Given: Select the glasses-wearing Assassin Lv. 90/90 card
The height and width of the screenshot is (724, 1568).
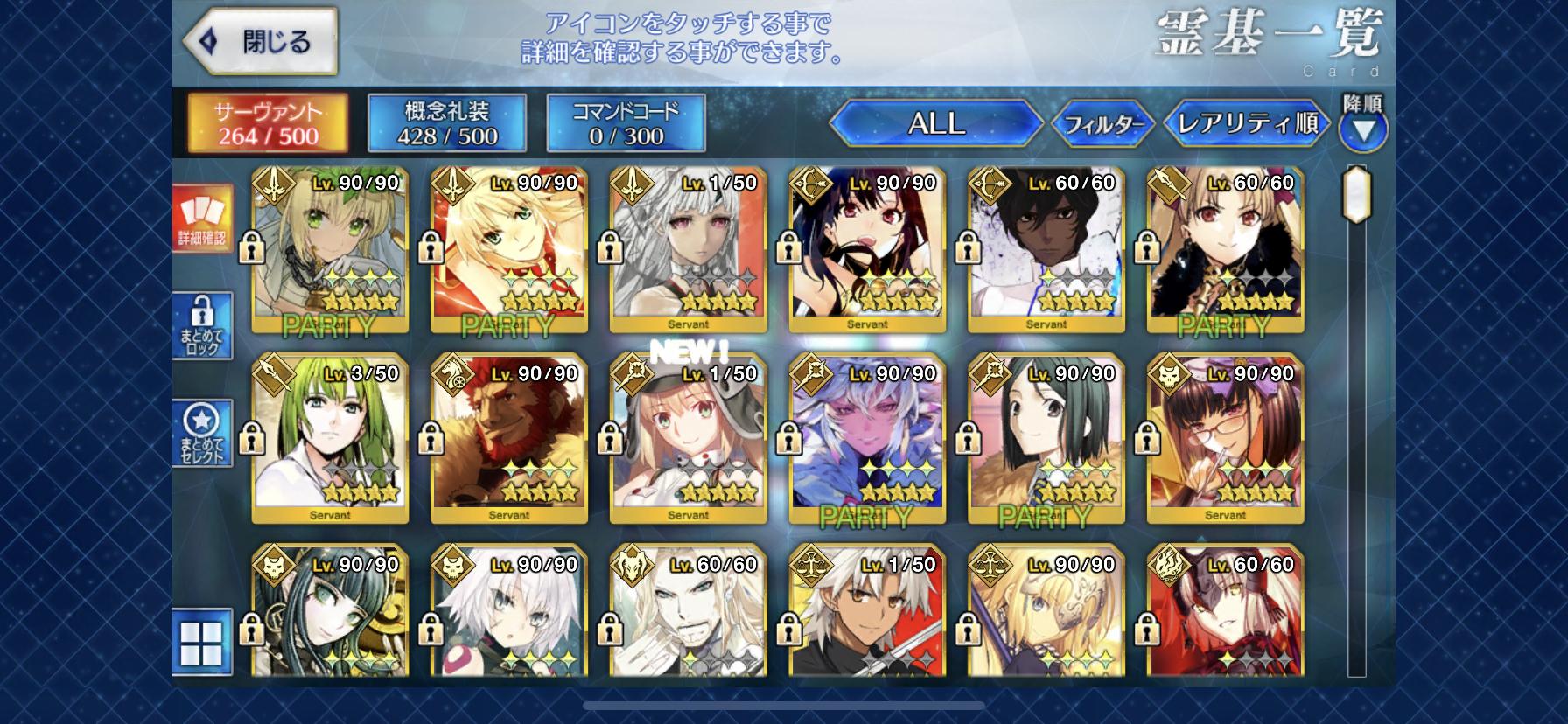Looking at the screenshot, I should click(1225, 437).
